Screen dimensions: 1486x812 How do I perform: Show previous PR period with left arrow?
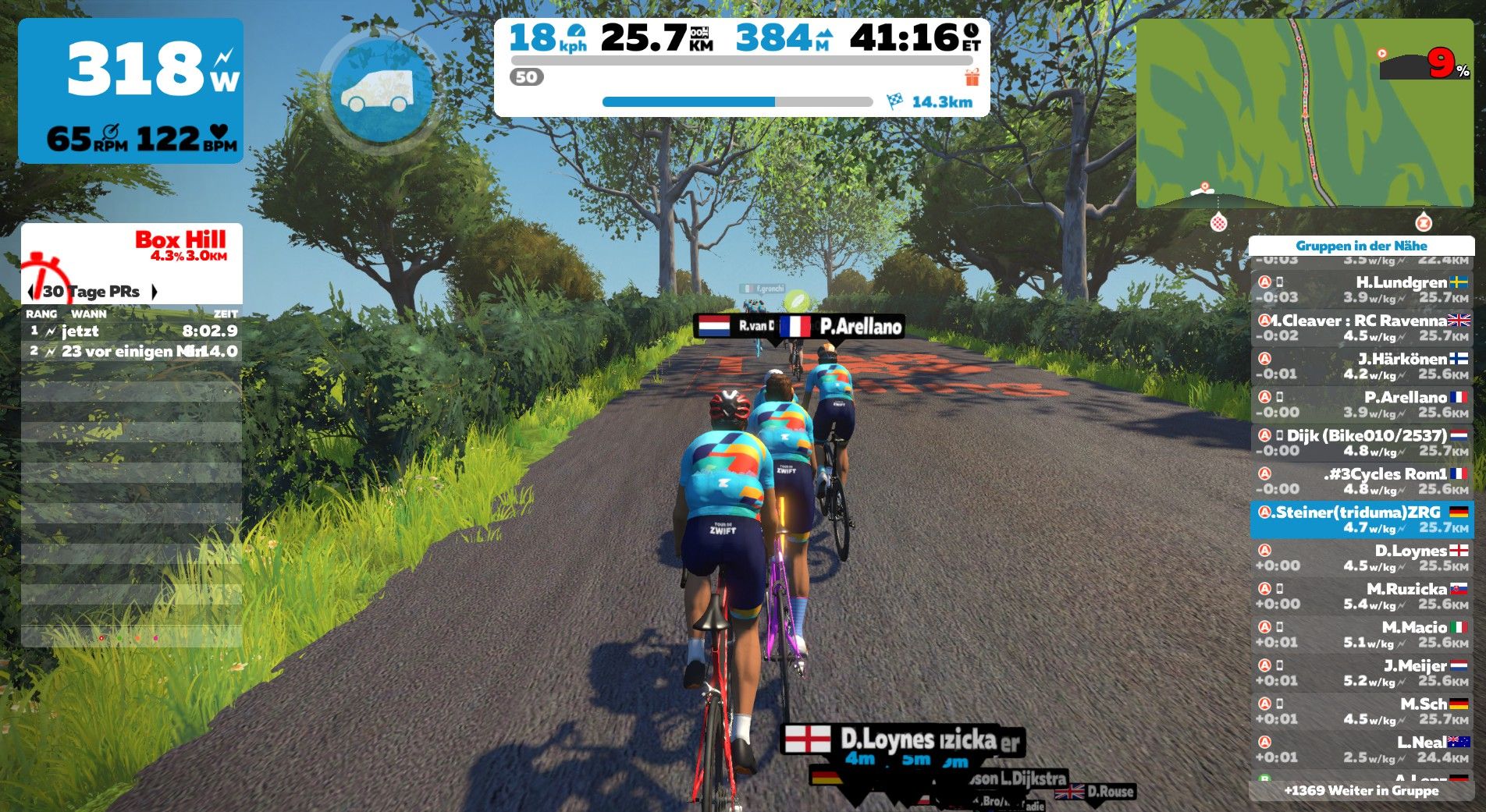[x=30, y=292]
